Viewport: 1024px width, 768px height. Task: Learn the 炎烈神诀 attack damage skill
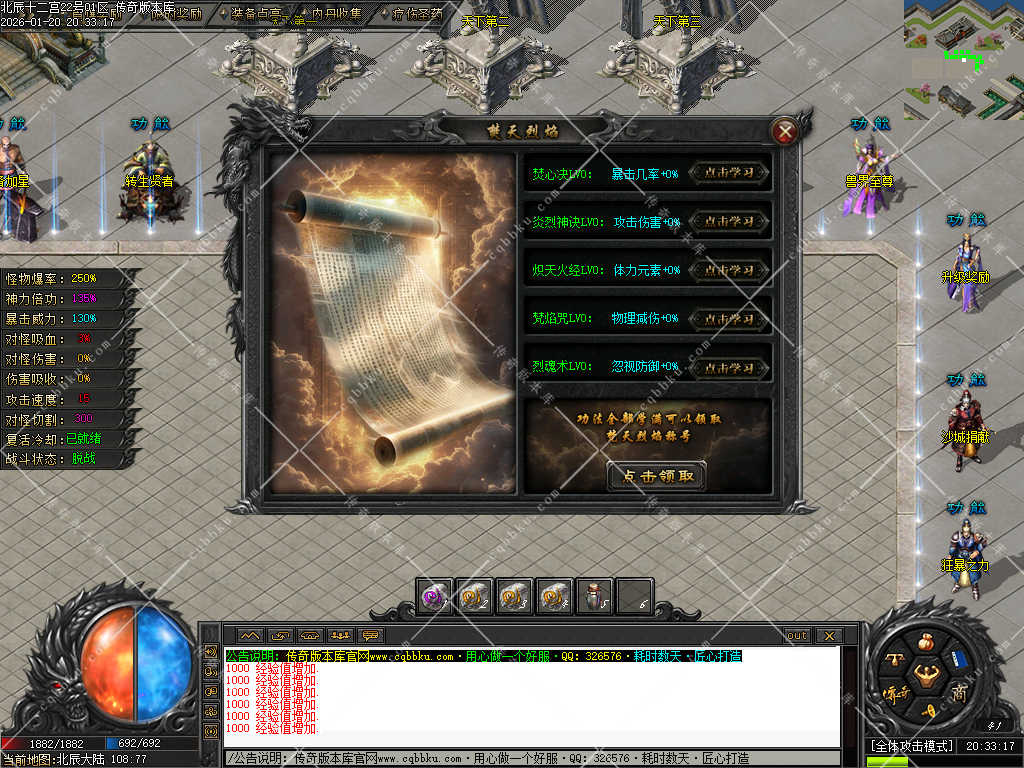729,221
